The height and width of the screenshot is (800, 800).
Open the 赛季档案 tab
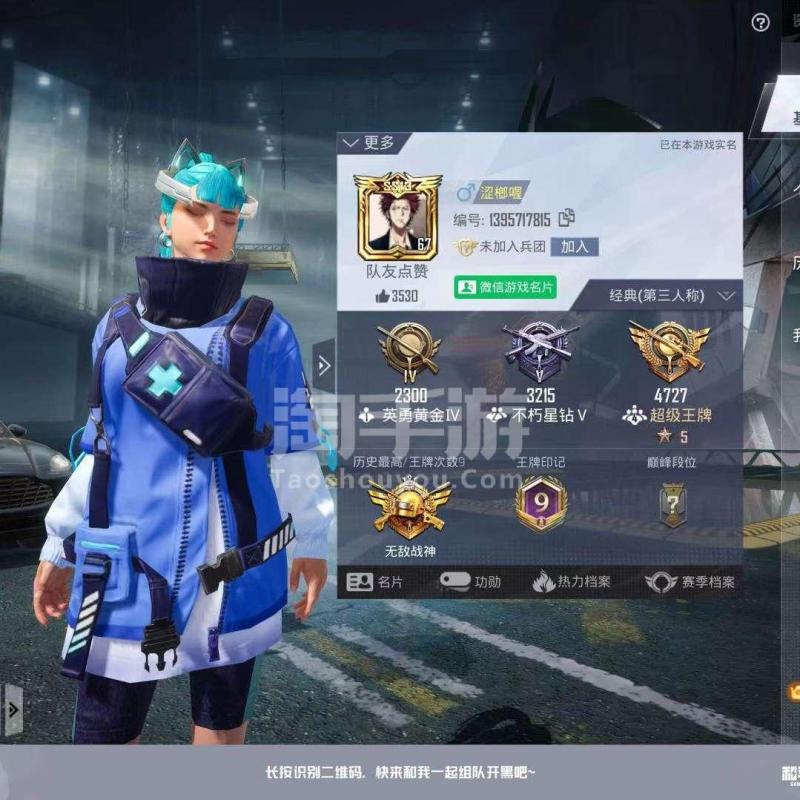click(690, 582)
